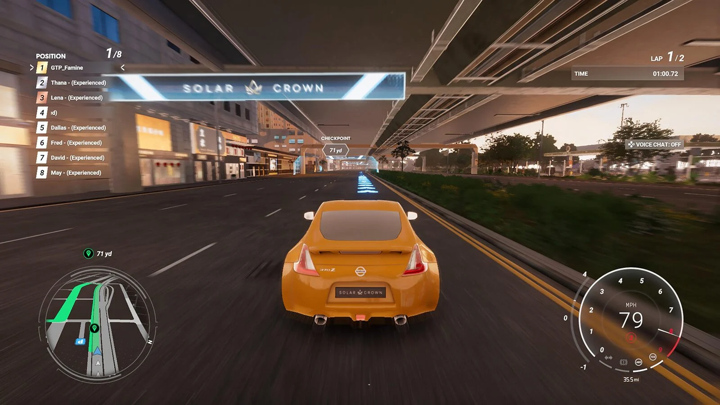Select David in seventh place

tap(77, 157)
